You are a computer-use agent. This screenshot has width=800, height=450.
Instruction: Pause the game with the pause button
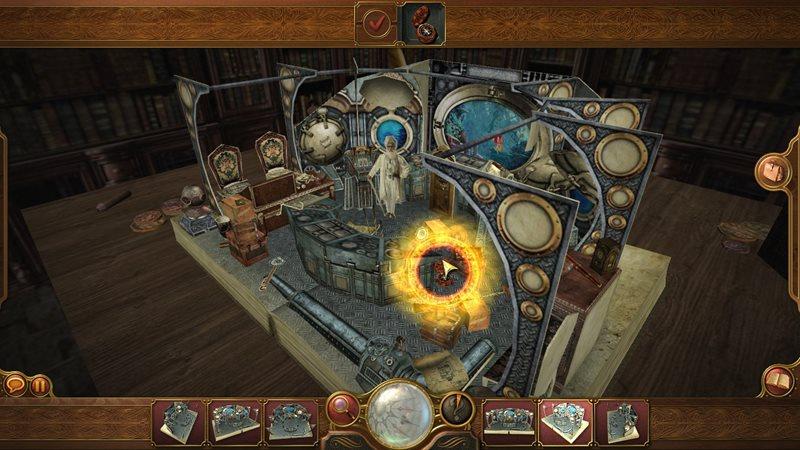(x=40, y=383)
